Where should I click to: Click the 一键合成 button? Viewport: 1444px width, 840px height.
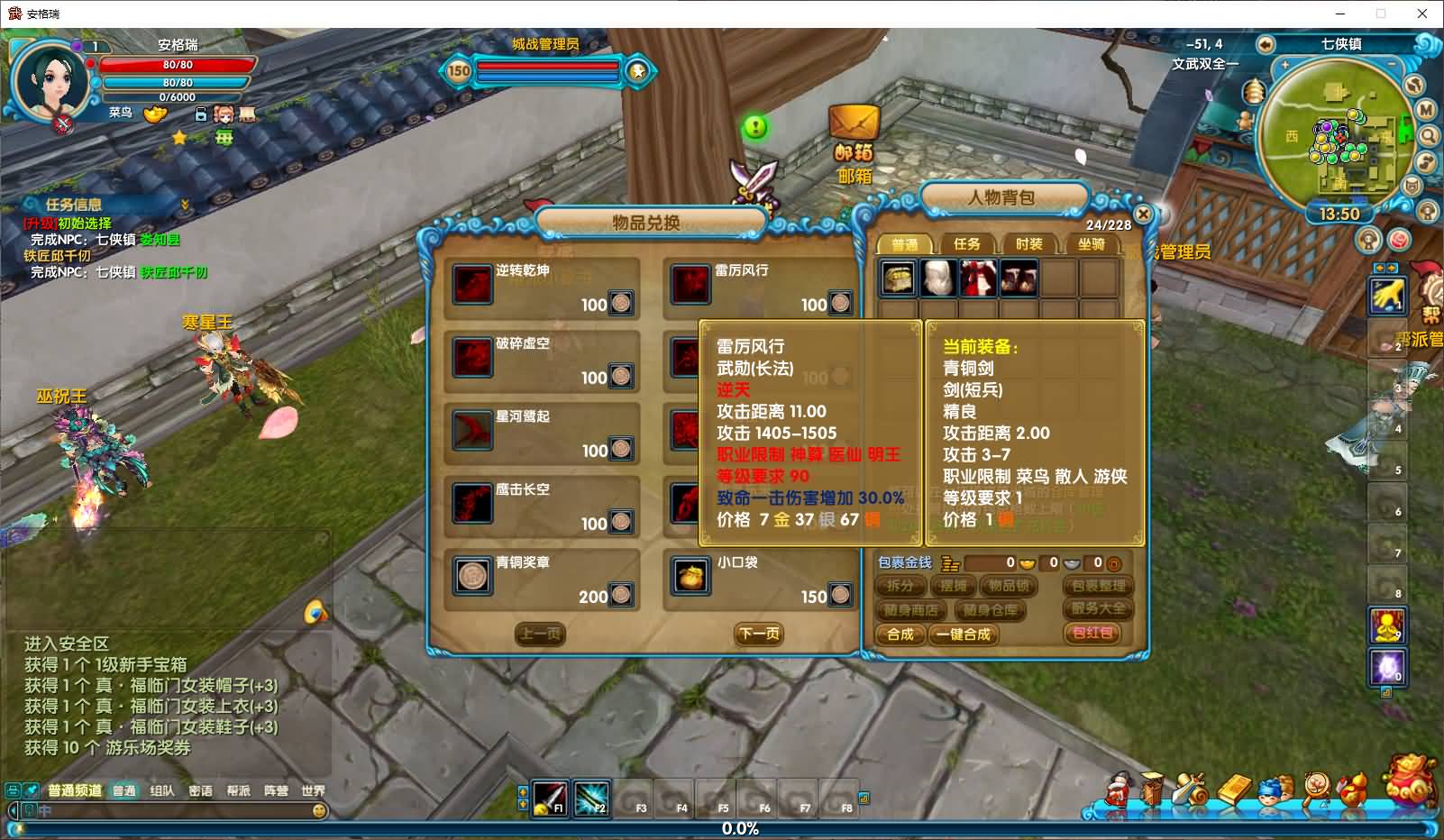point(964,634)
